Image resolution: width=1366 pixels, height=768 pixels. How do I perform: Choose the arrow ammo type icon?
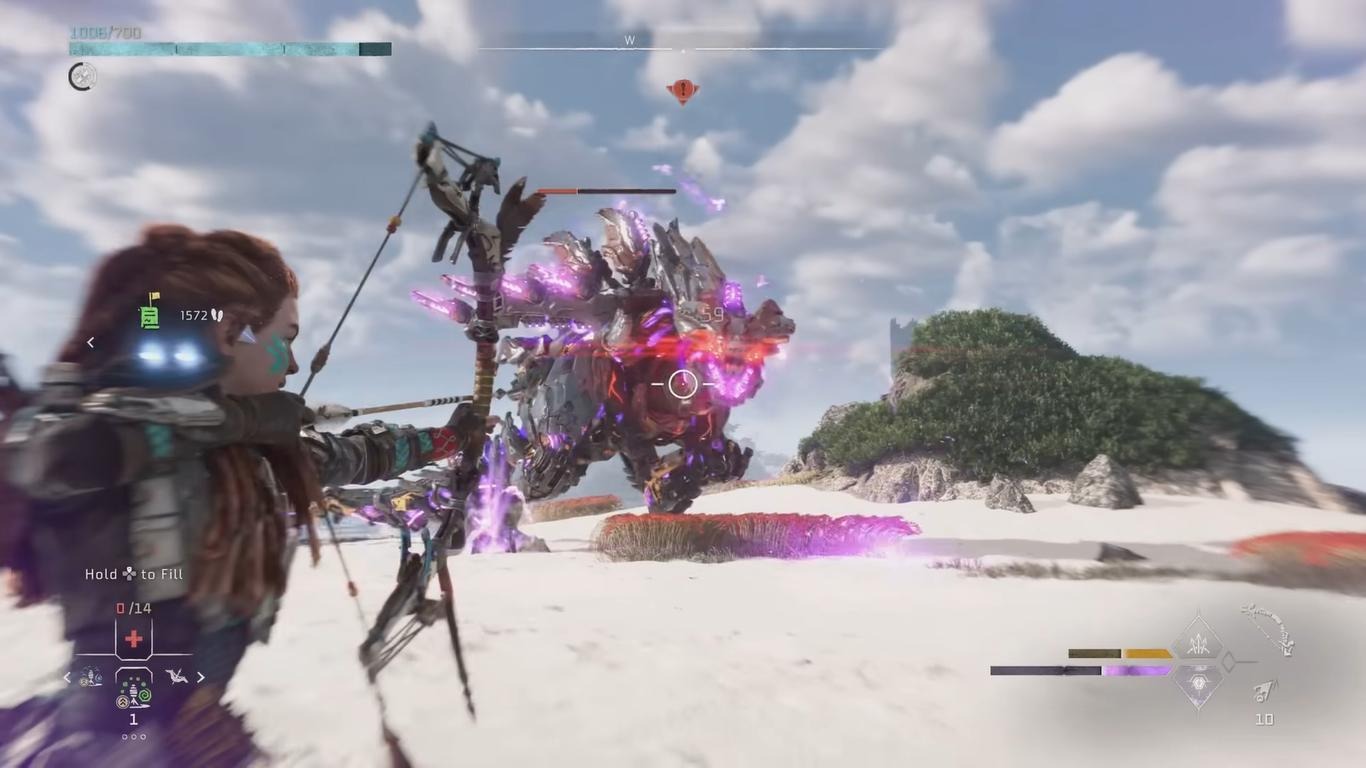[x=1265, y=692]
